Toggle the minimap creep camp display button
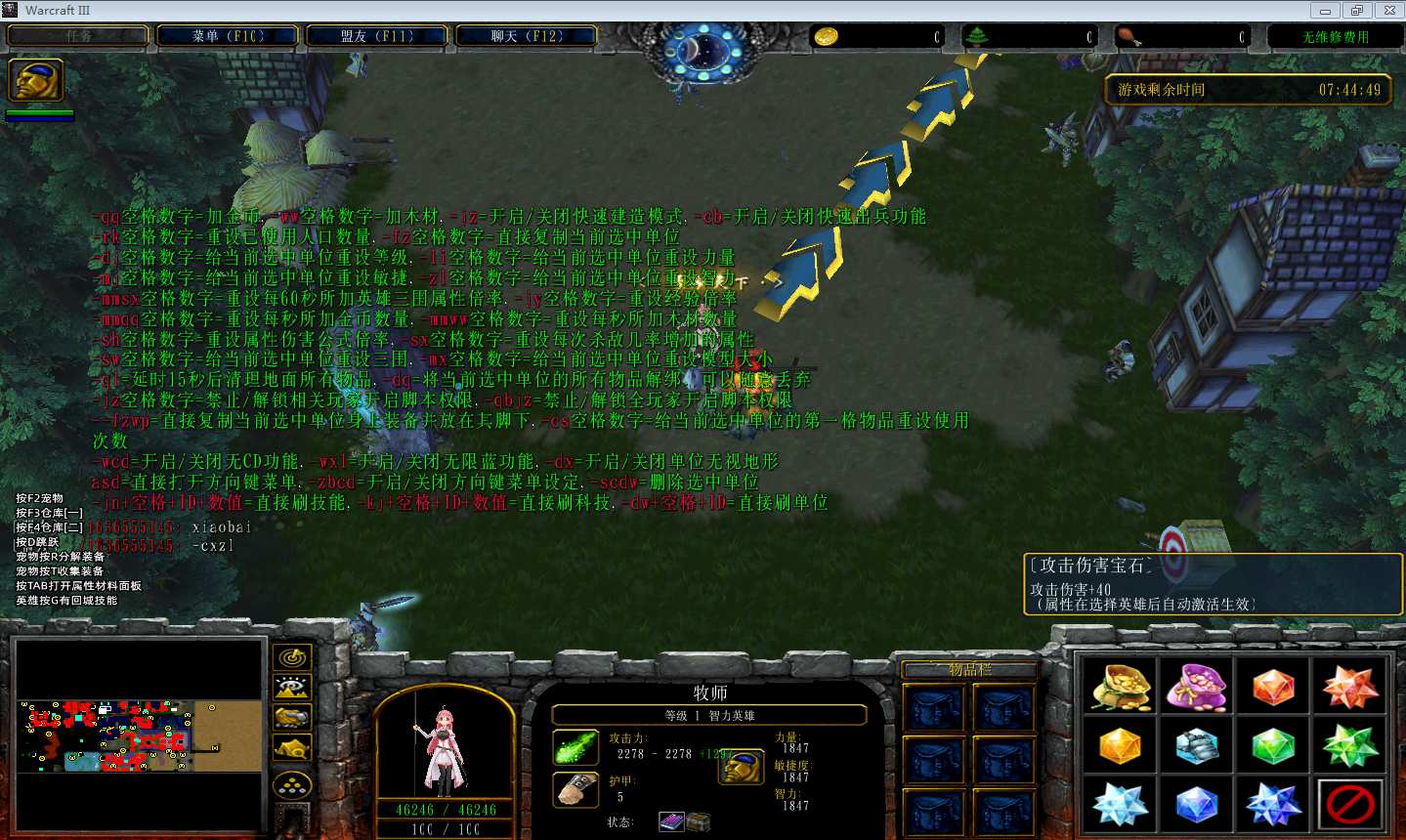 (x=292, y=748)
